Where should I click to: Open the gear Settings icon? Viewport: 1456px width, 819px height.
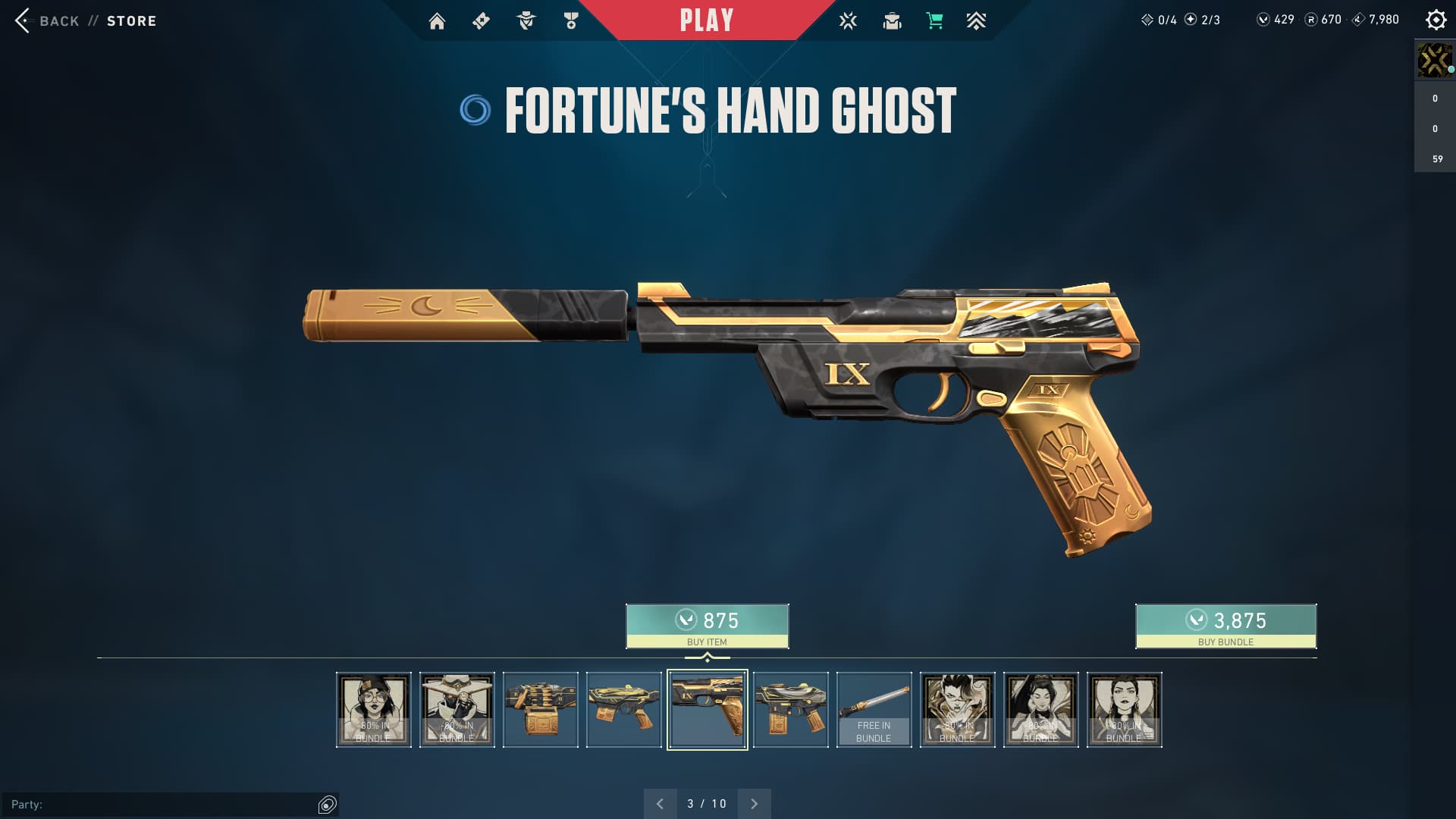point(1436,20)
